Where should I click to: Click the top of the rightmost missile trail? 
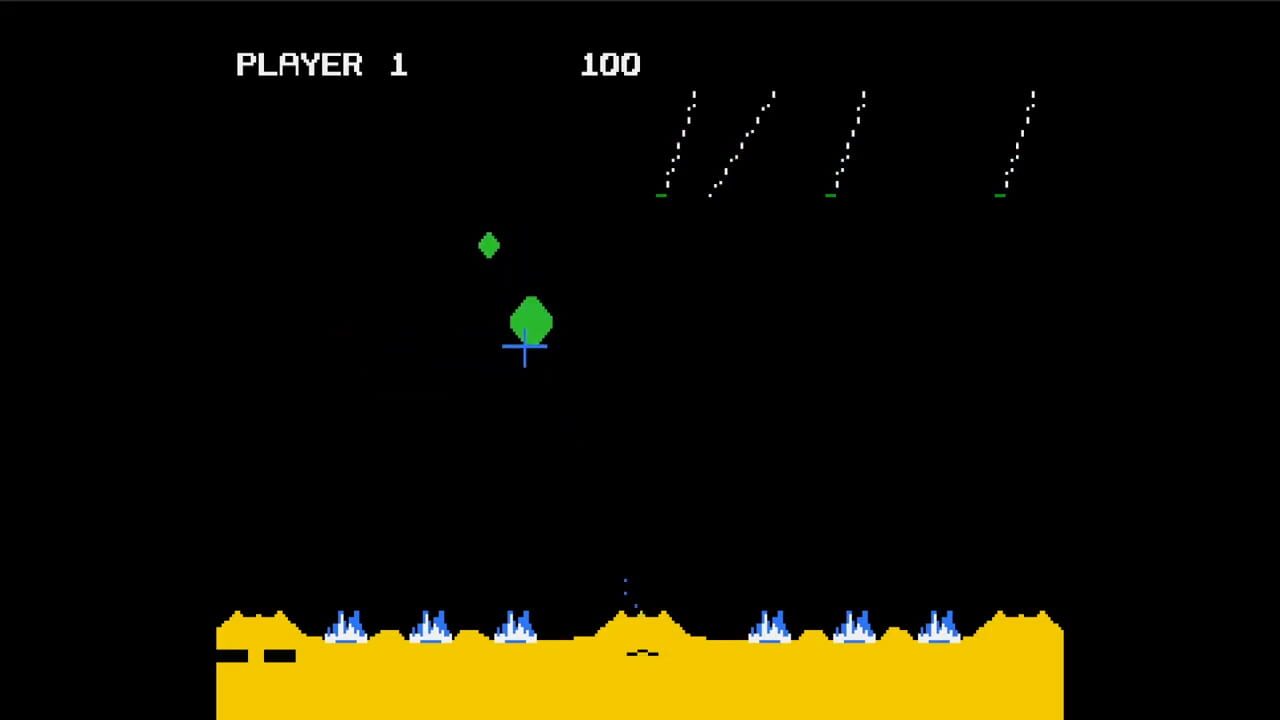(x=1031, y=92)
